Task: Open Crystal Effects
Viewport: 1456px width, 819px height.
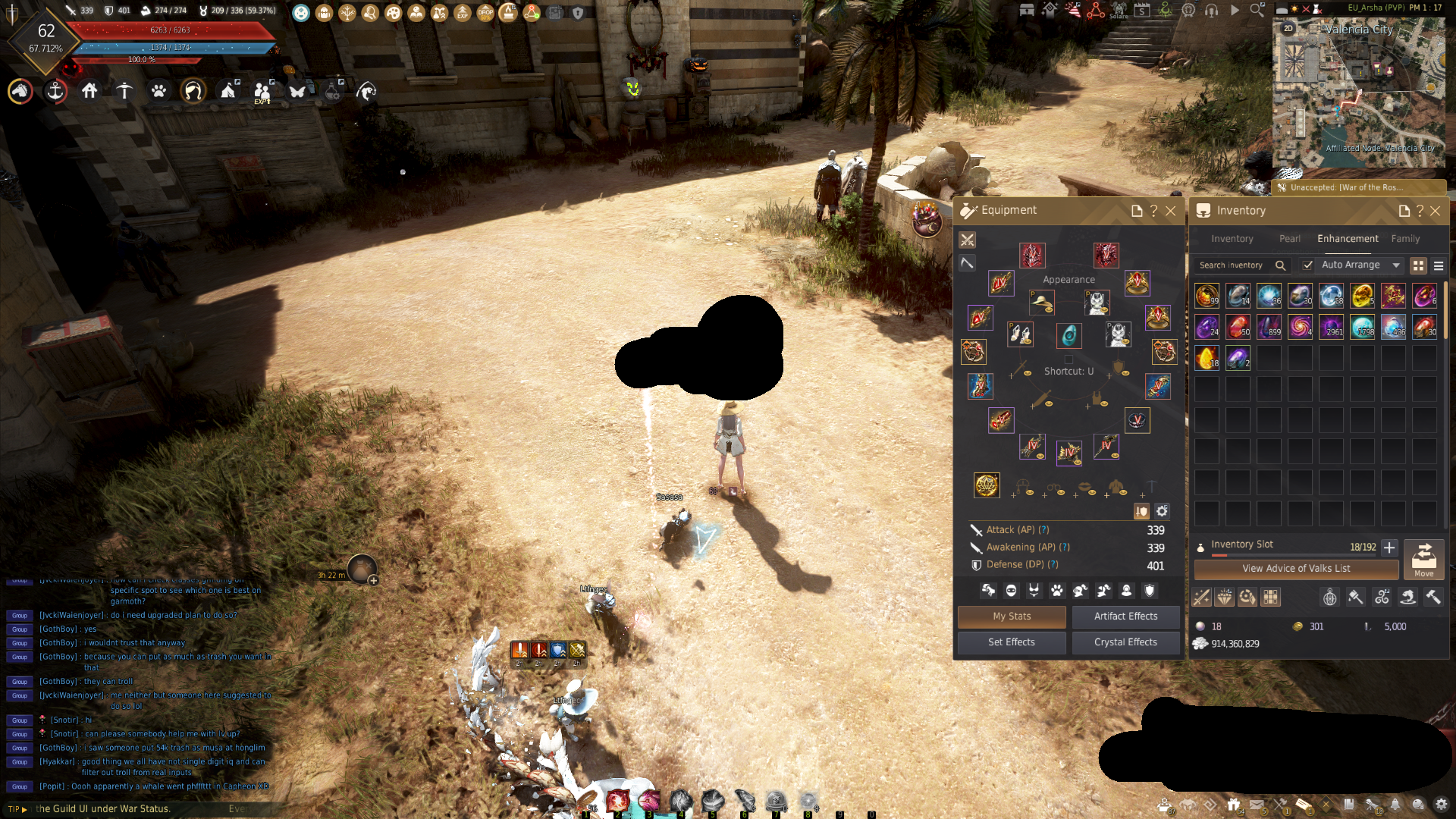Action: click(1125, 642)
